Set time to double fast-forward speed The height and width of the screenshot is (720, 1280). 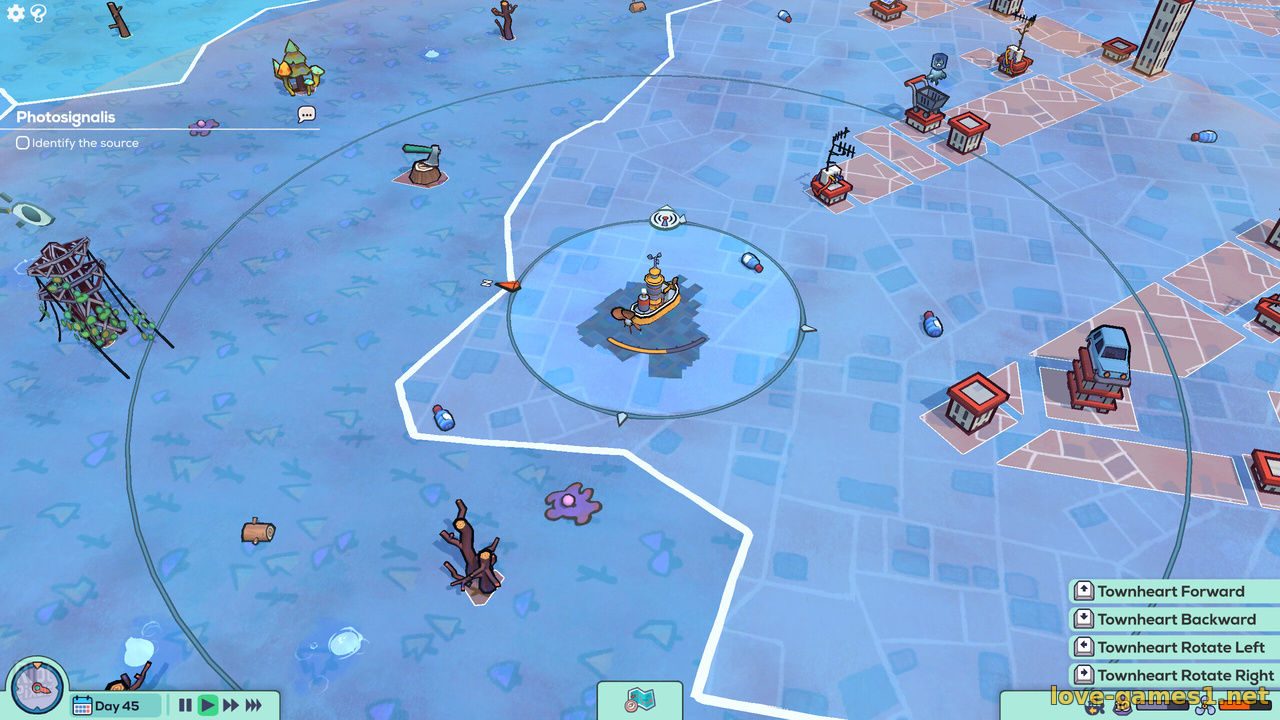pyautogui.click(x=231, y=706)
